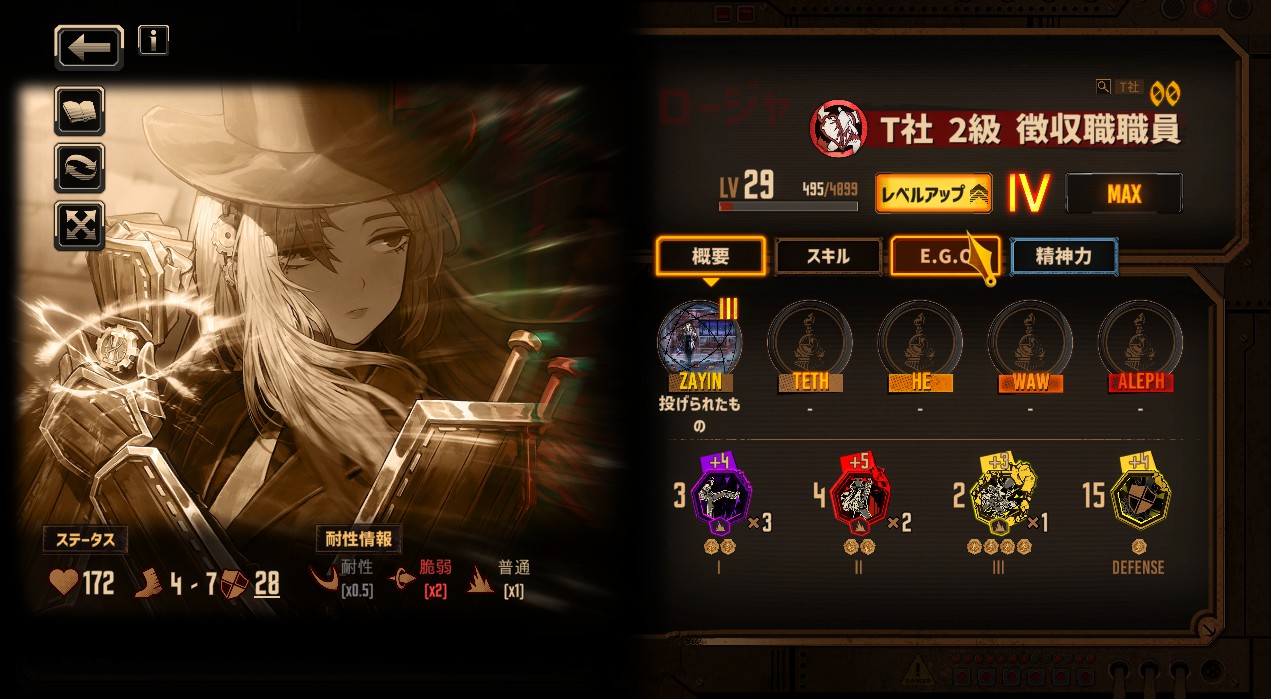Click the swap arrows icon button
This screenshot has width=1271, height=699.
tap(79, 167)
